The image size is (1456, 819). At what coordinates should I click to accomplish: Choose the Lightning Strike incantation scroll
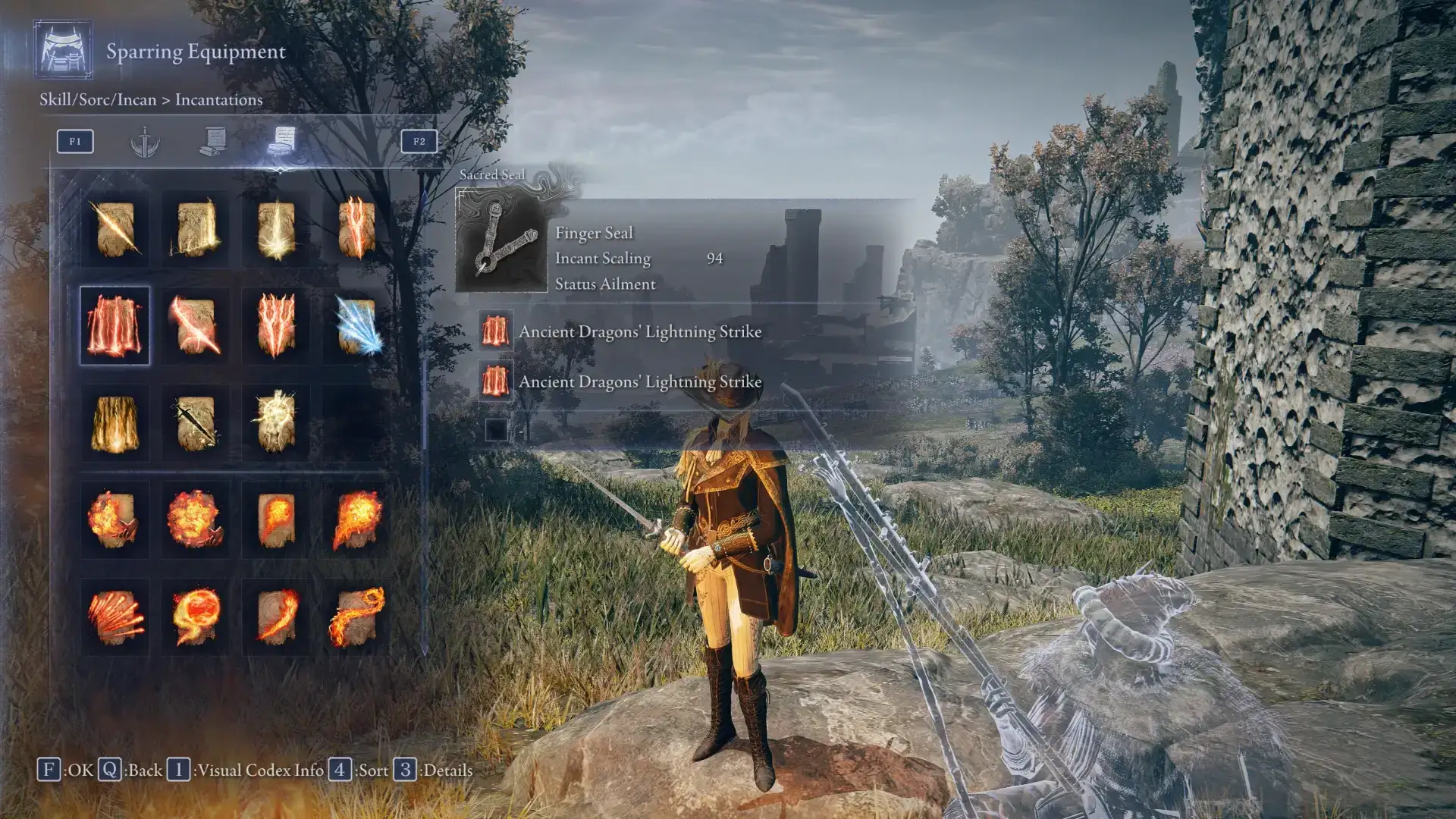(195, 228)
